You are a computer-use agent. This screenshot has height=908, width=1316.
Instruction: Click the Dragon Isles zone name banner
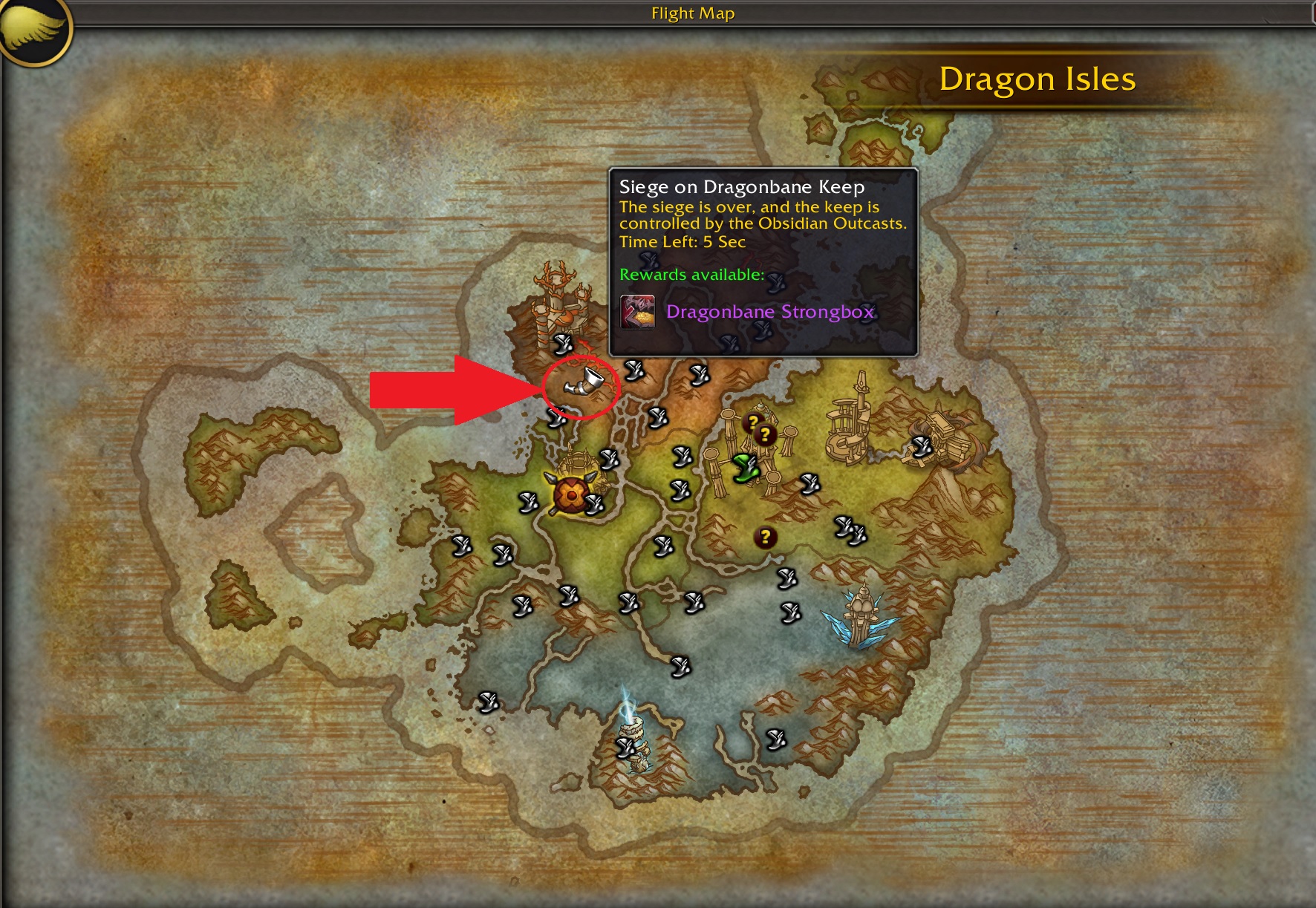point(1038,79)
